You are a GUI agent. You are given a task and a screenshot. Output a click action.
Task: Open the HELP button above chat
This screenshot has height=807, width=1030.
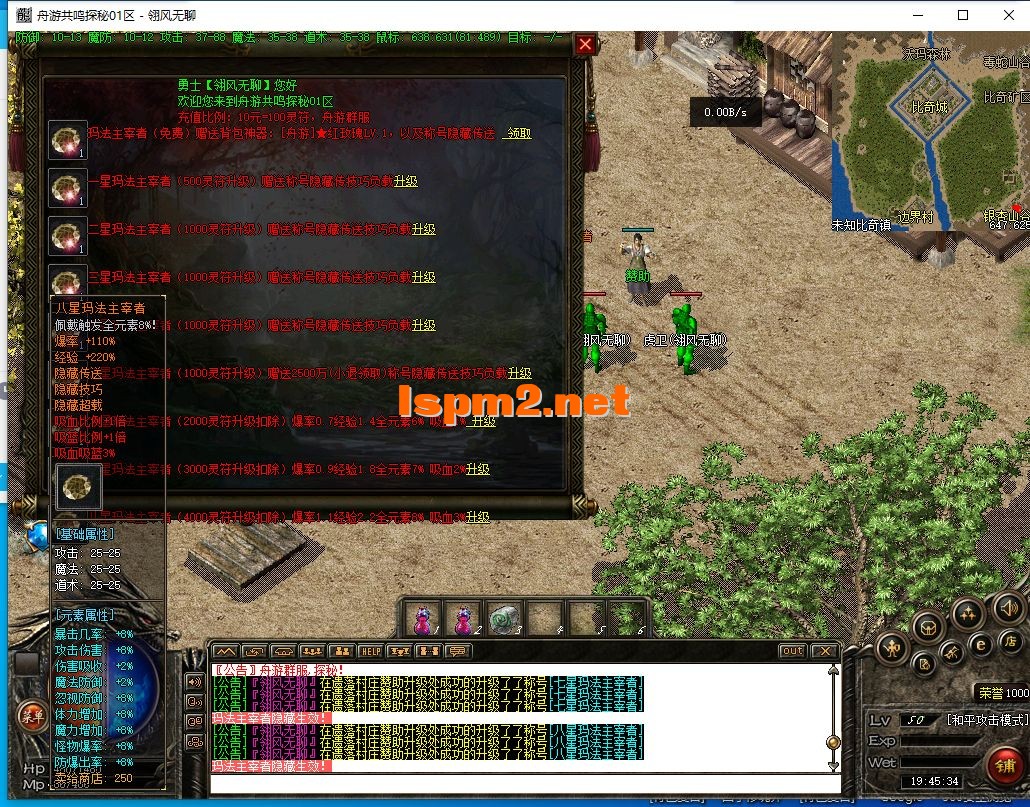370,651
